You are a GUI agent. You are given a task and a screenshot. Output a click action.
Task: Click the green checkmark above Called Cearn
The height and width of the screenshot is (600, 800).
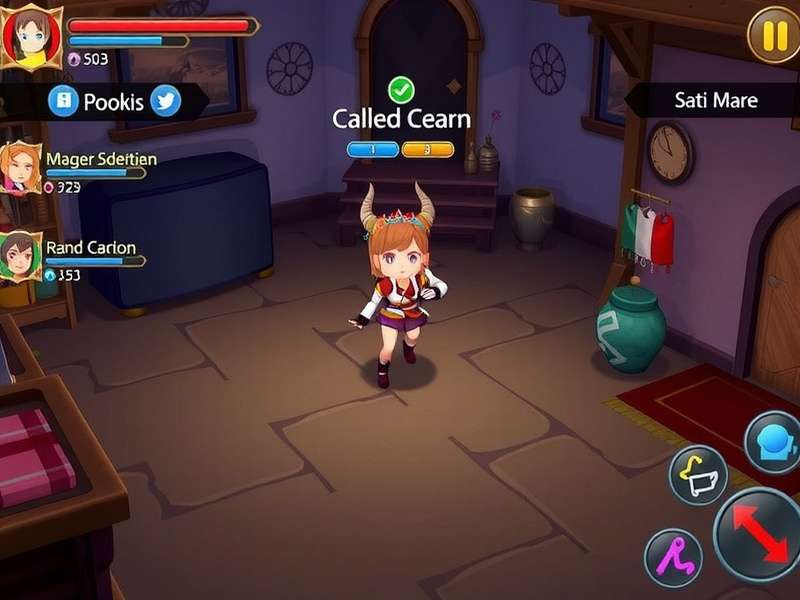401,90
